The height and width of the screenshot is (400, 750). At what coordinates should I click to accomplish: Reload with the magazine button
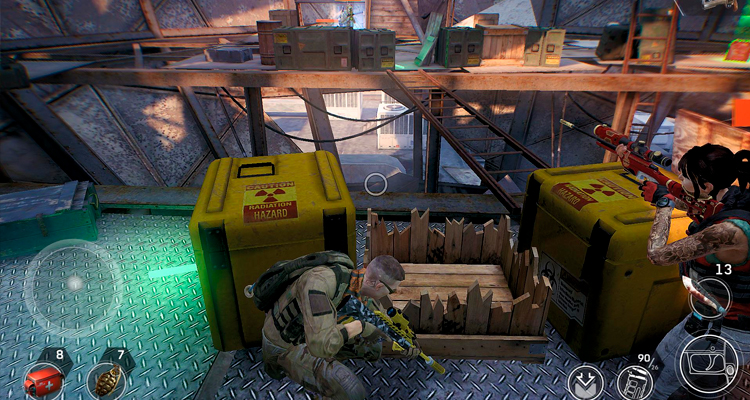[632, 382]
